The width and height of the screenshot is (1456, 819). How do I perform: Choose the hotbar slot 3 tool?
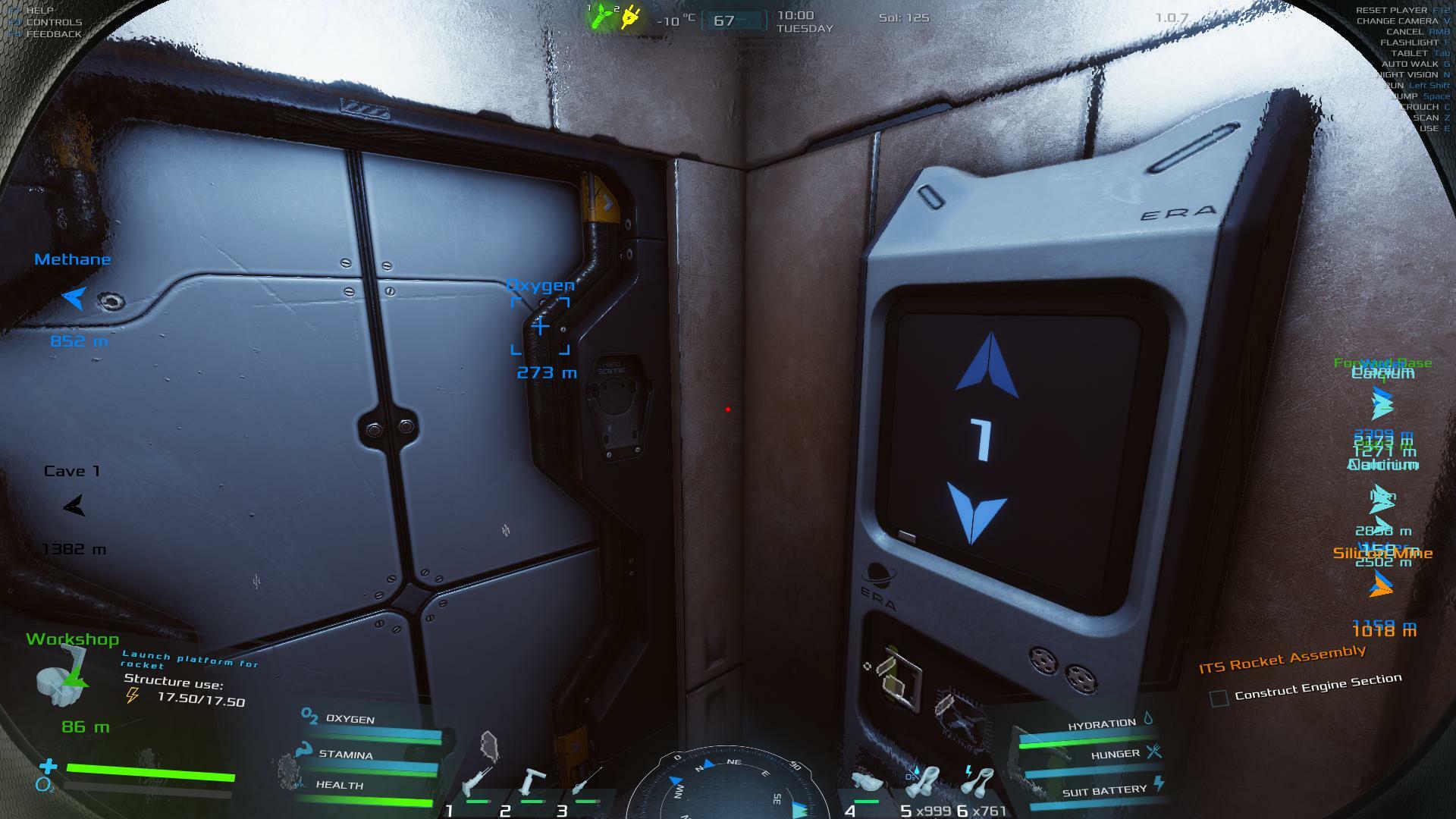[x=586, y=783]
